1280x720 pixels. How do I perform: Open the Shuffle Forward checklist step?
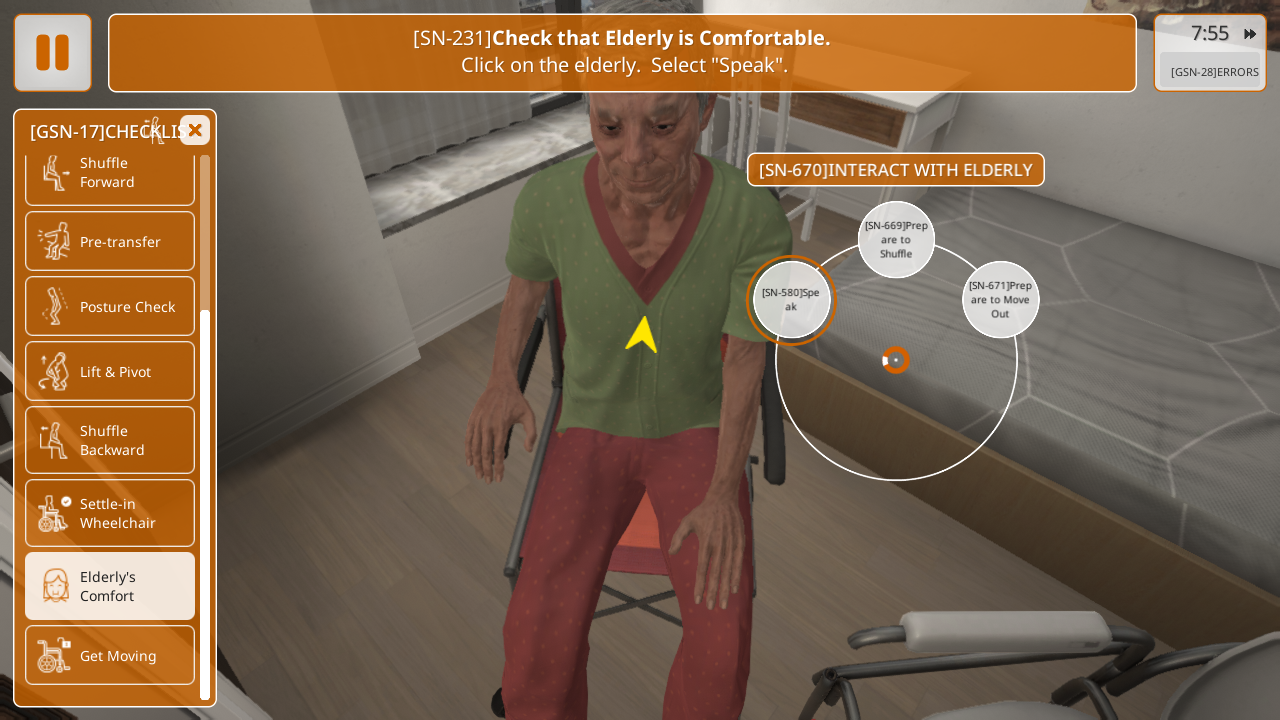click(110, 173)
